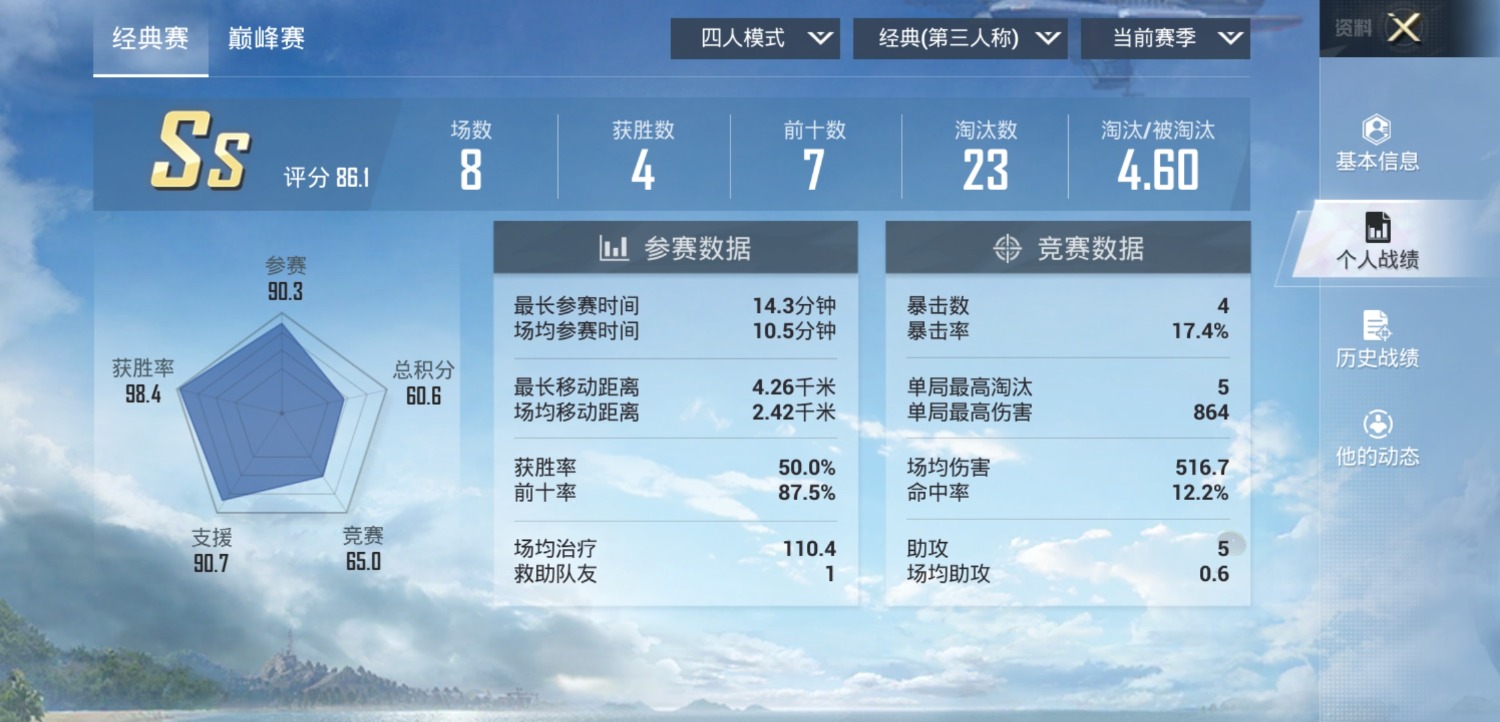View 他的动态 via its sidebar icon
Screen dimensions: 1500x722
(1378, 440)
